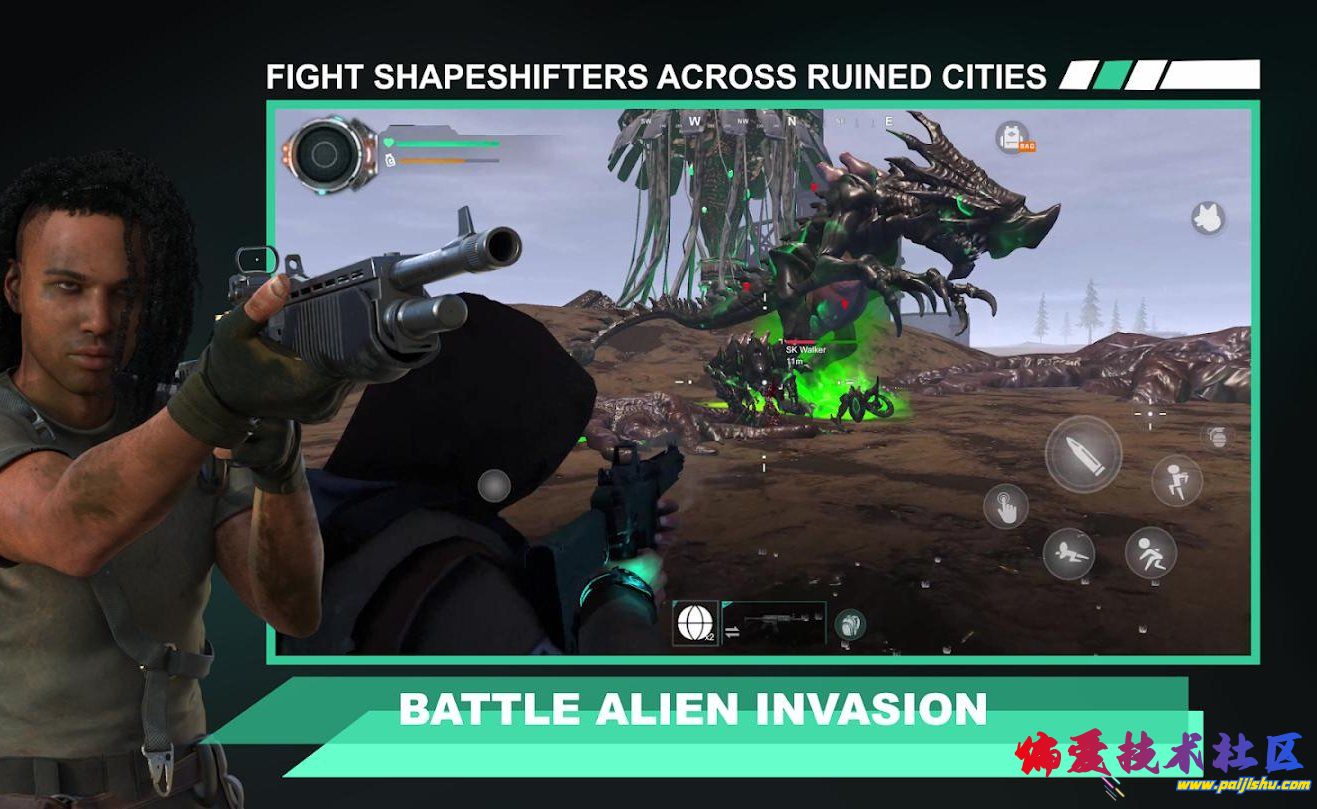This screenshot has width=1317, height=809.
Task: Click the circular minimap radar
Action: click(x=323, y=153)
